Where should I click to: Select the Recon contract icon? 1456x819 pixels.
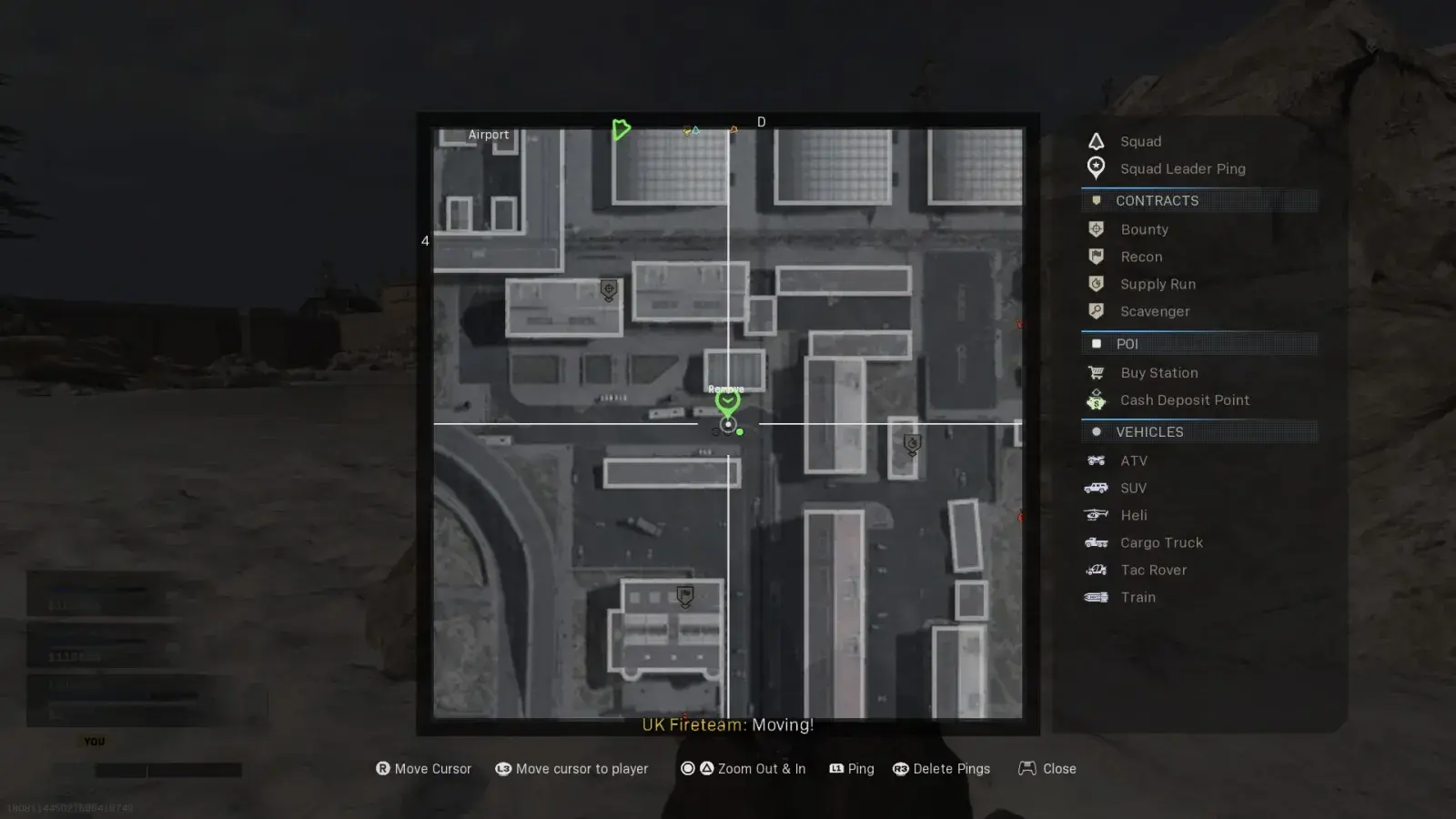tap(1096, 257)
